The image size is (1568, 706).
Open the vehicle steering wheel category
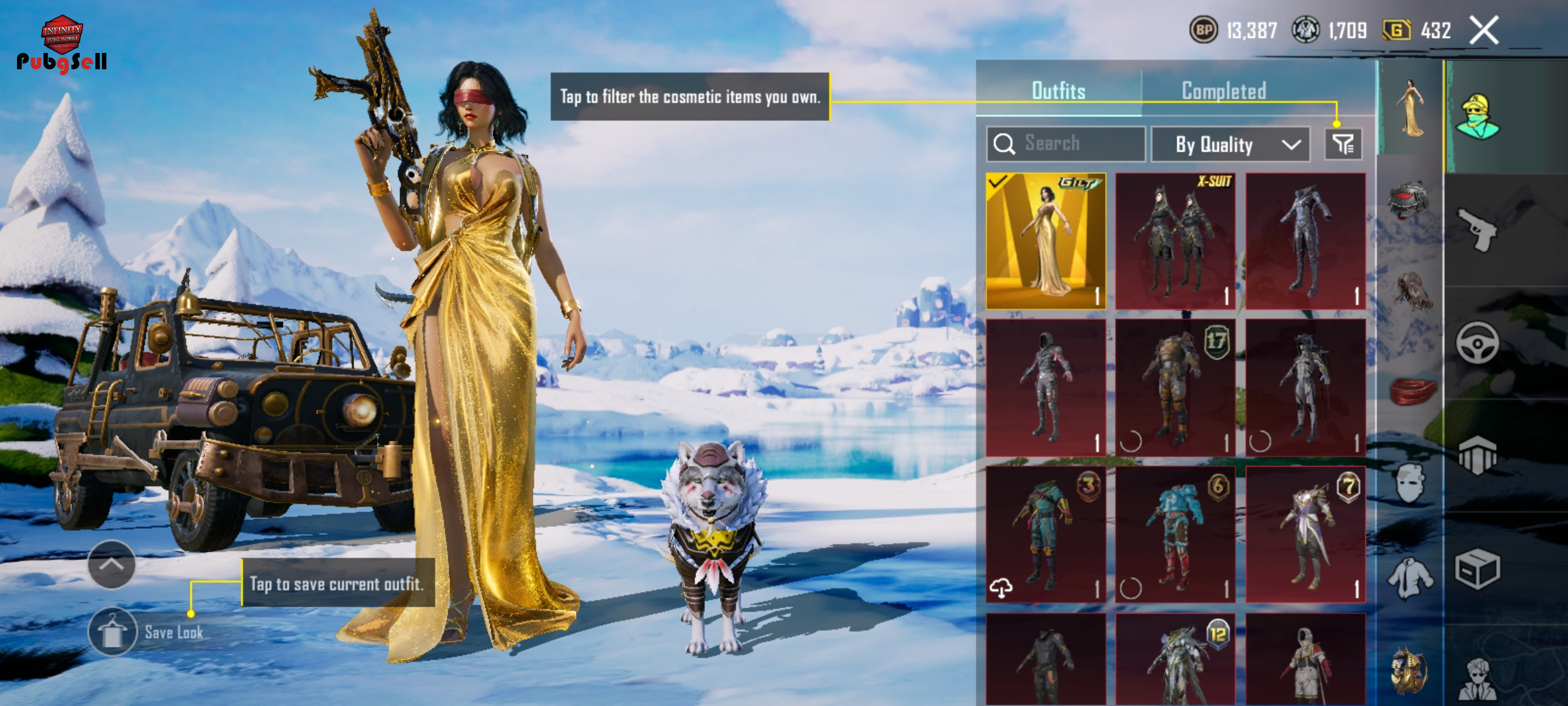point(1477,342)
